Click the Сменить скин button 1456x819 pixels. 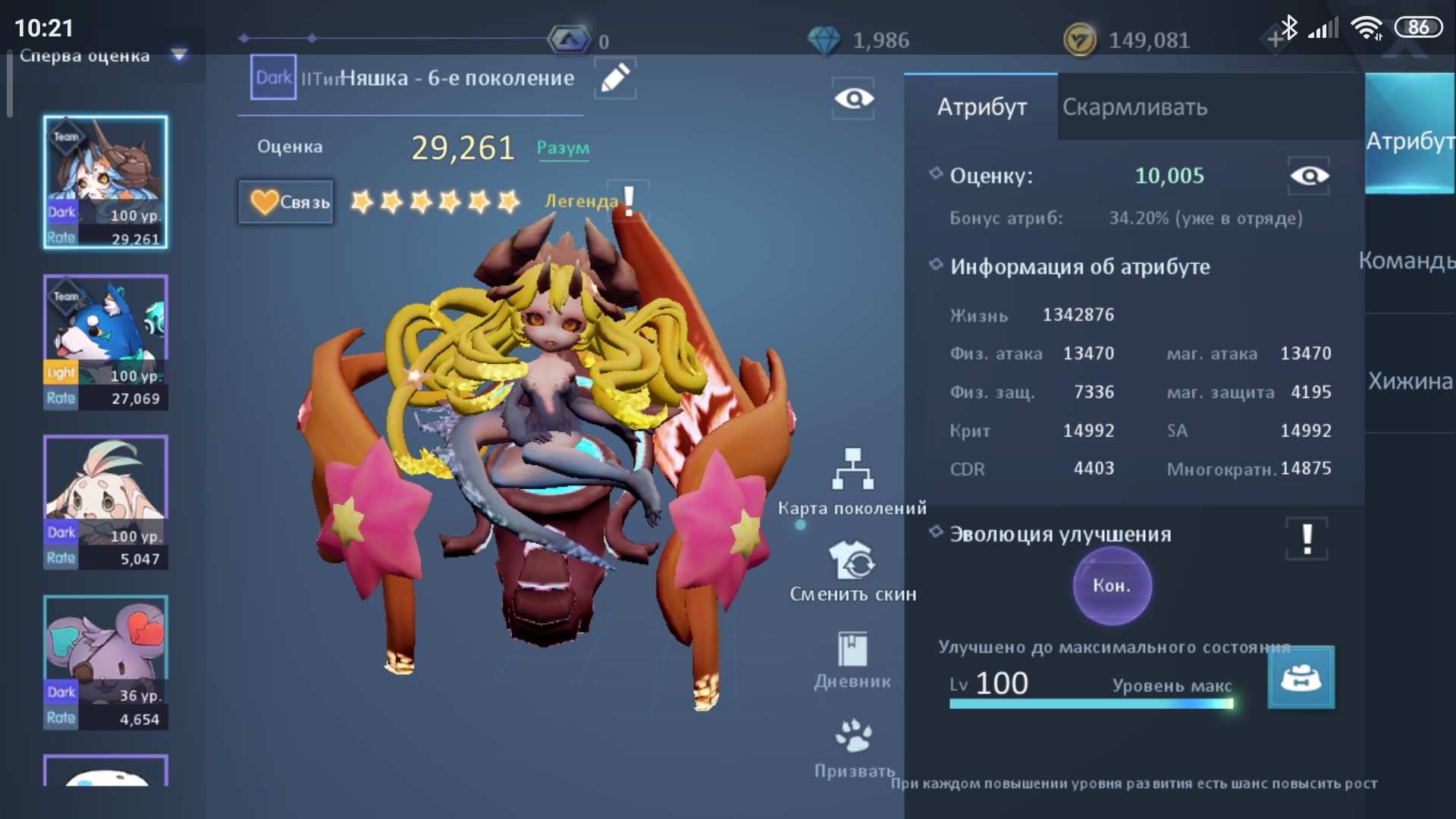pyautogui.click(x=852, y=571)
